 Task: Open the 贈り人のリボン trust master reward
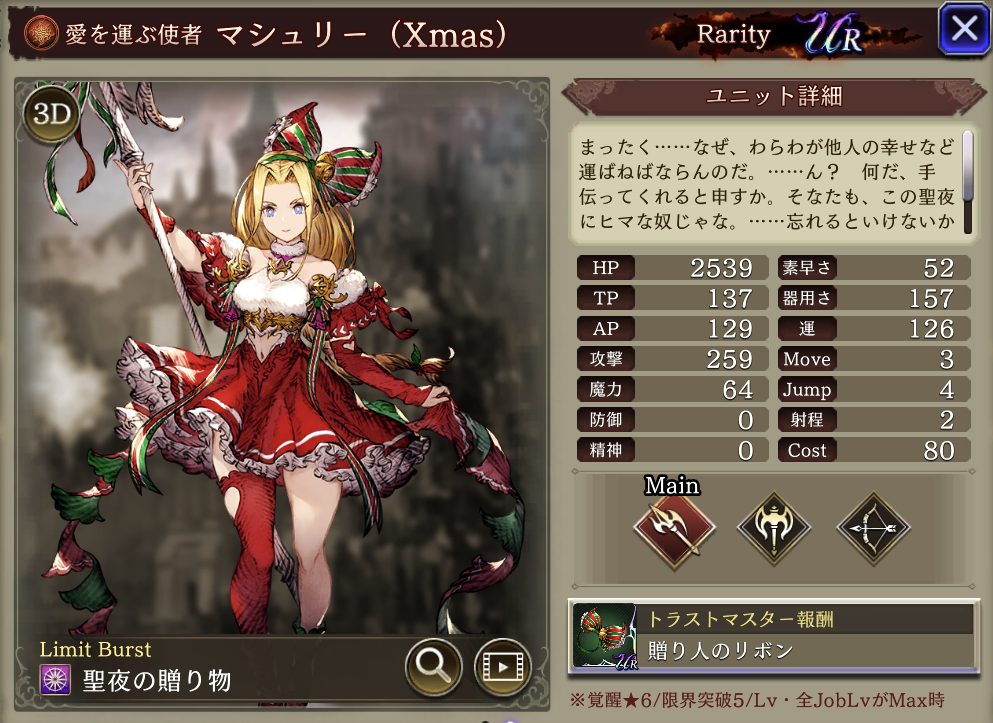(771, 635)
